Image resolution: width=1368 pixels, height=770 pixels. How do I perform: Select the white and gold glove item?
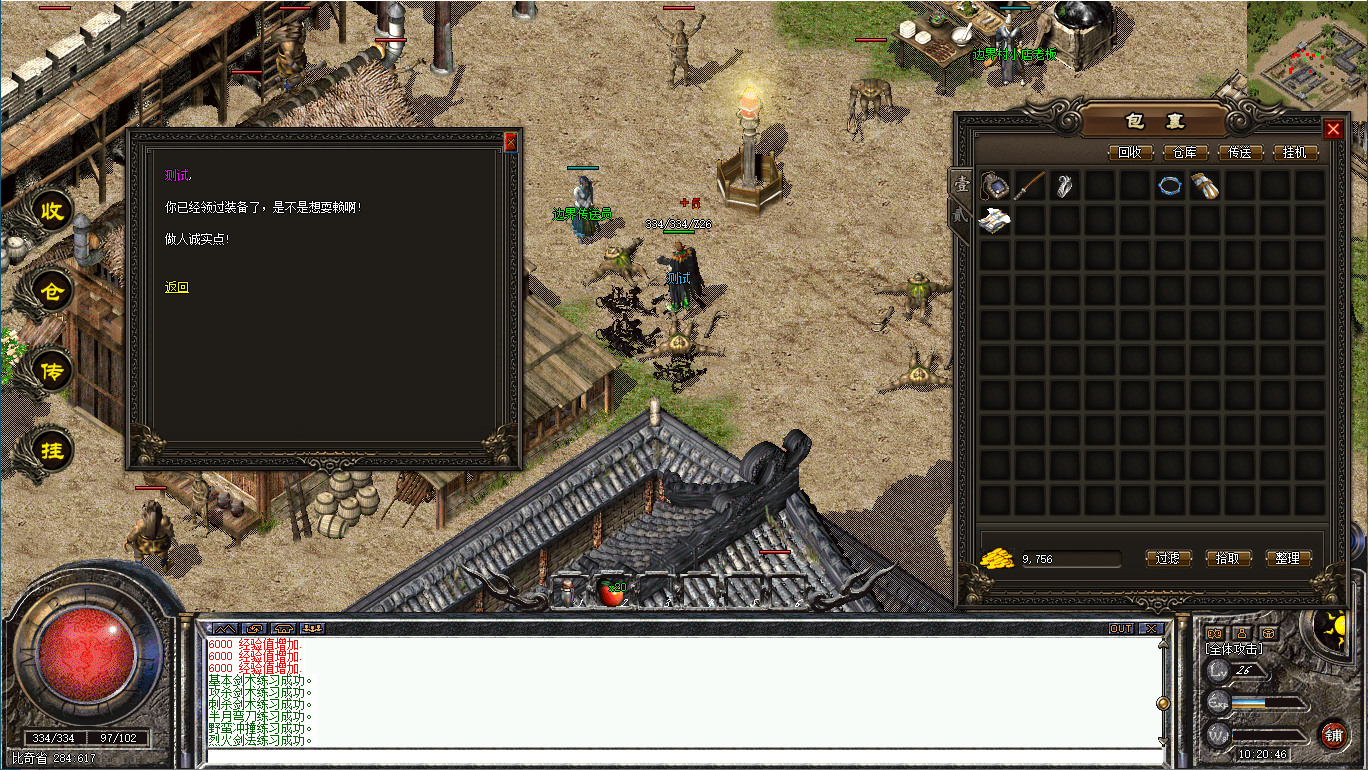tap(1205, 186)
